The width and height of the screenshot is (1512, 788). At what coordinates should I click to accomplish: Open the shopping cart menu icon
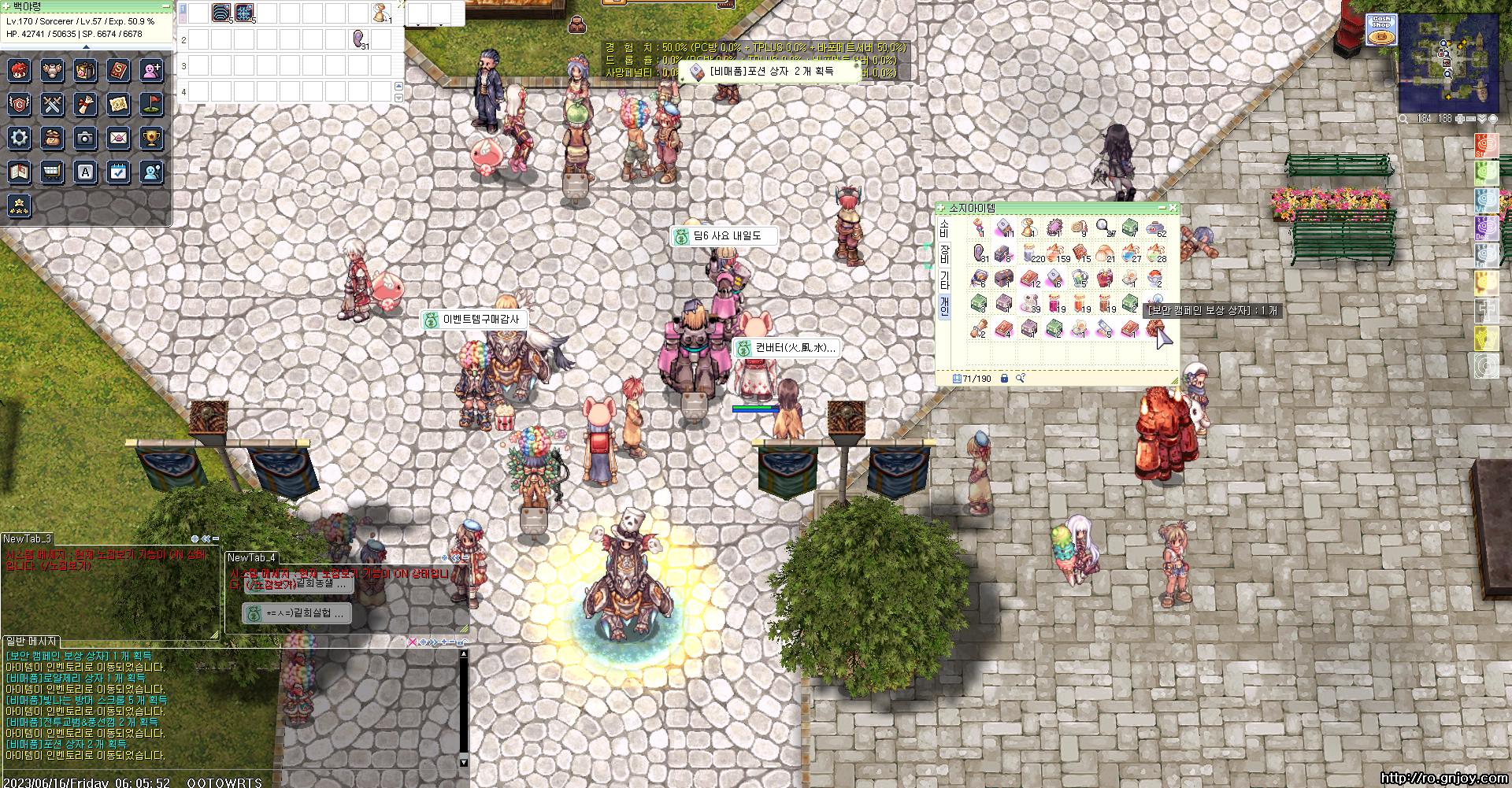pyautogui.click(x=52, y=172)
